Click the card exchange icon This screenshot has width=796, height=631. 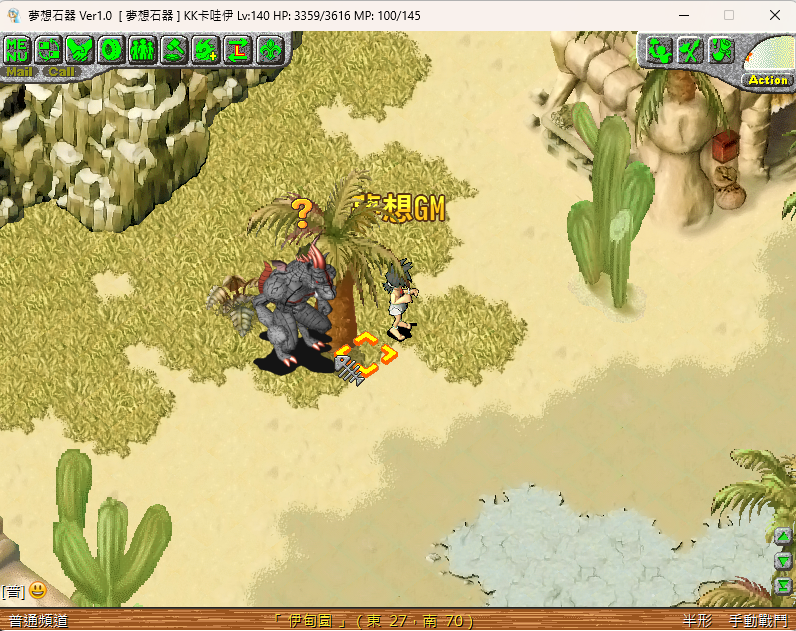coord(50,48)
